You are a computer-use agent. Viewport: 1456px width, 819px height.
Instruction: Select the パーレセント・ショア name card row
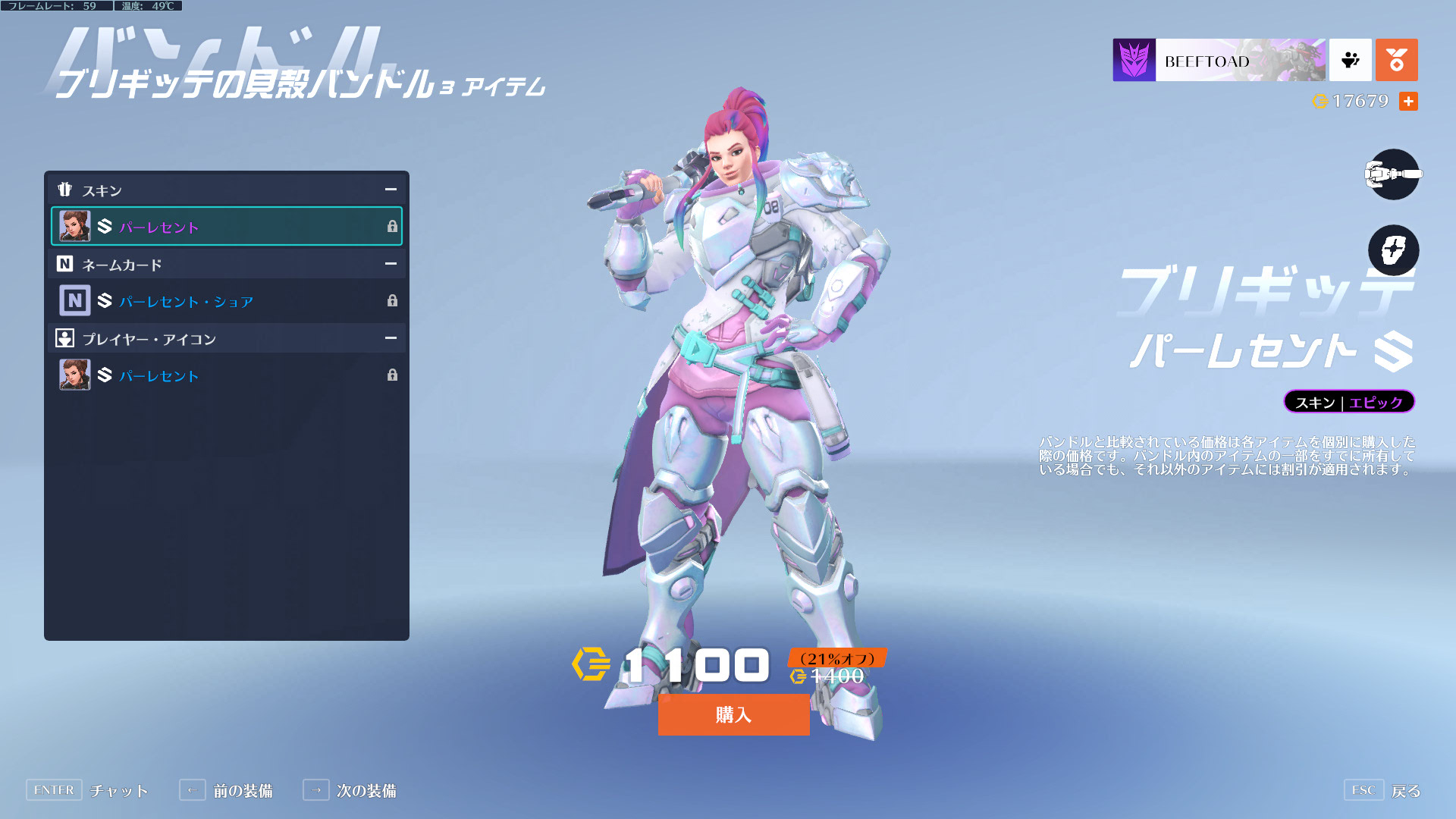pyautogui.click(x=226, y=300)
